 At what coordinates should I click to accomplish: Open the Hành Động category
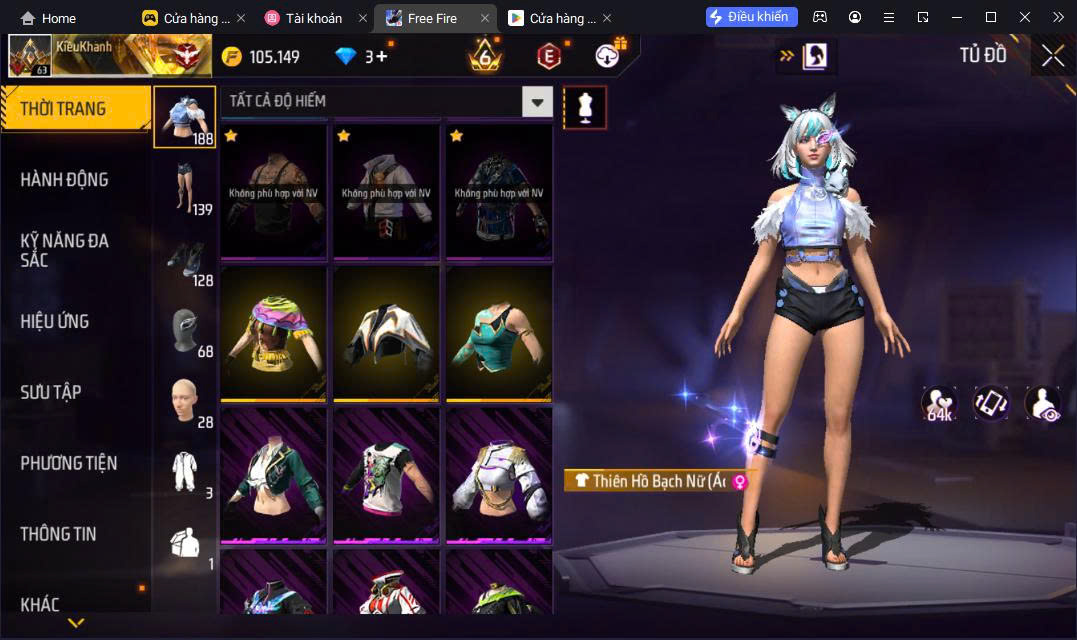(64, 180)
